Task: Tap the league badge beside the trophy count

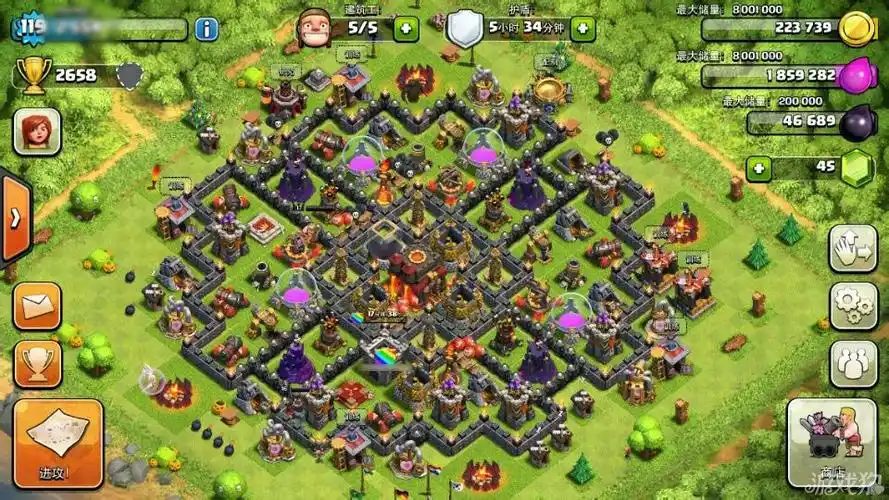Action: click(130, 75)
